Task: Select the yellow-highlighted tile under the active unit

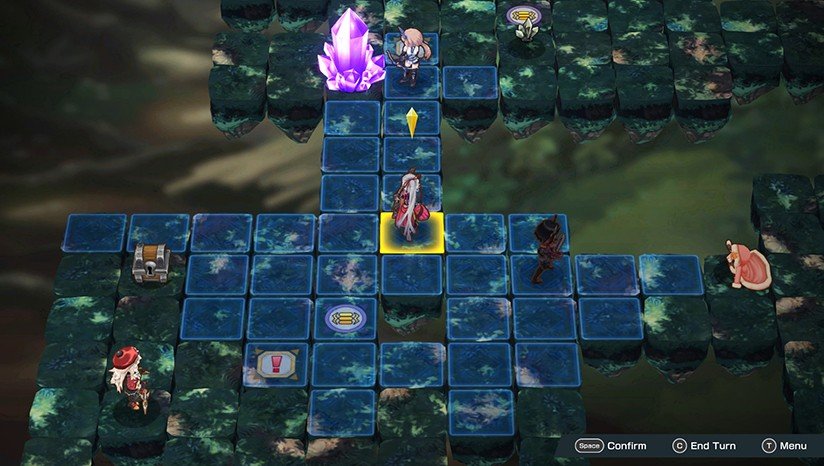Action: click(x=411, y=232)
